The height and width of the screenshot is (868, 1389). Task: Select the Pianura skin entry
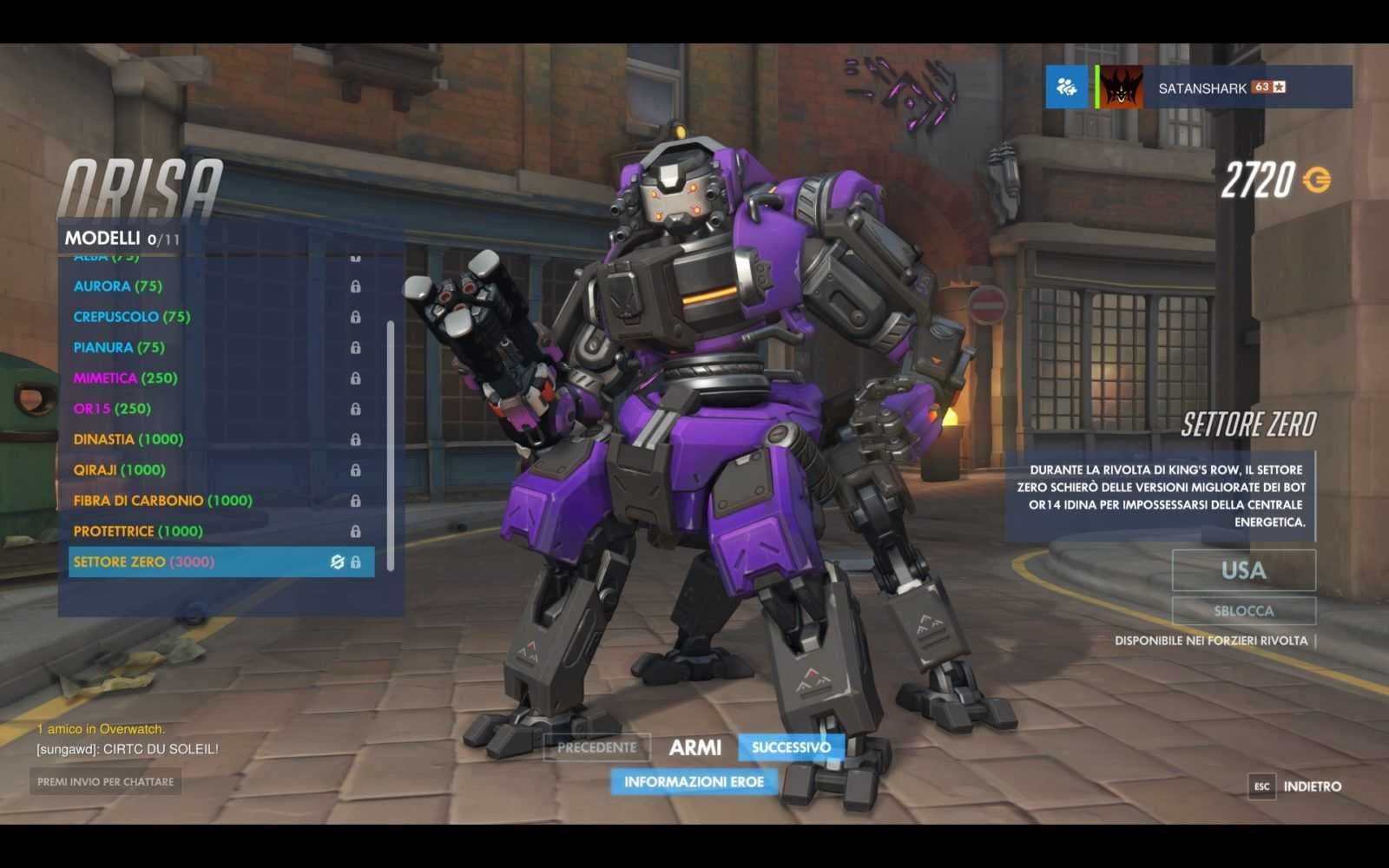119,347
